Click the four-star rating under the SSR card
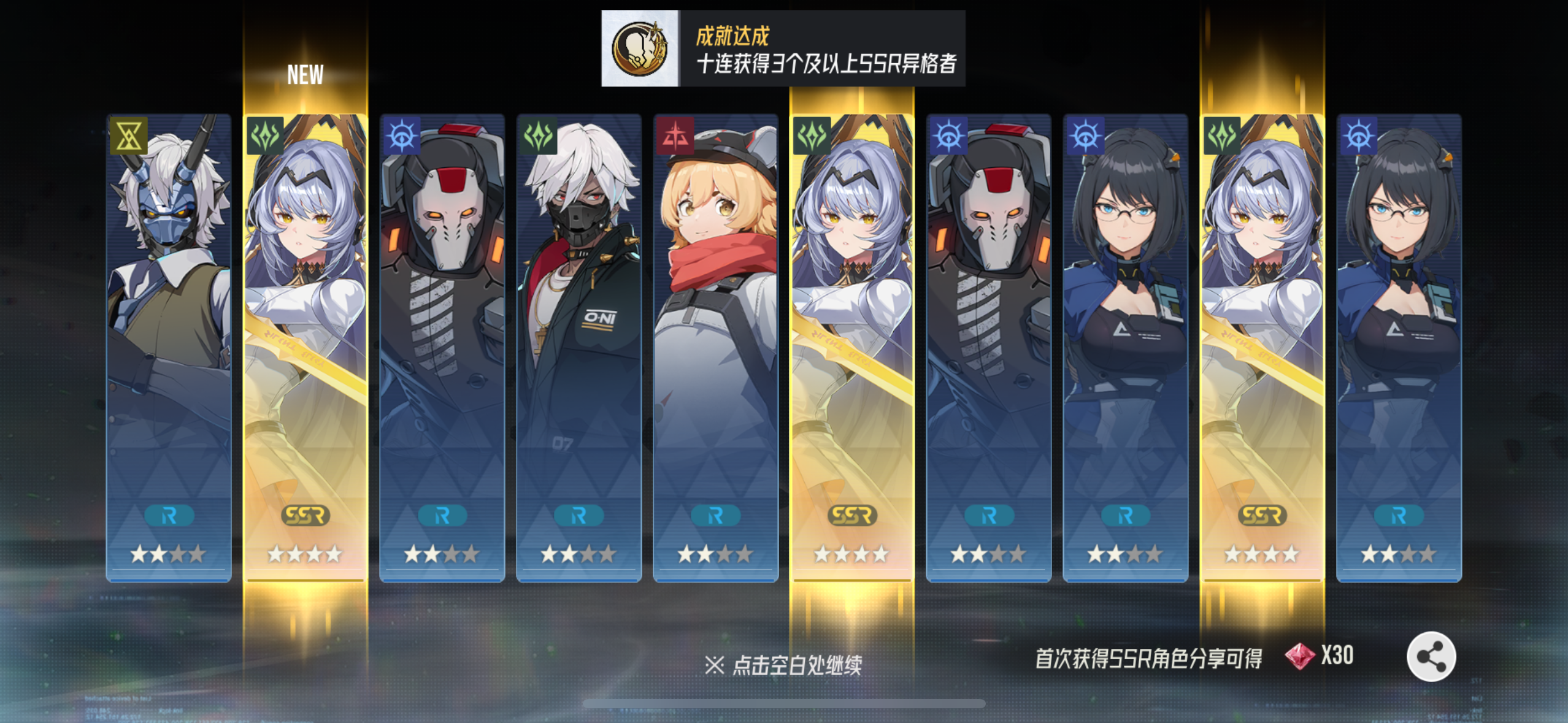Image resolution: width=1568 pixels, height=723 pixels. [305, 553]
